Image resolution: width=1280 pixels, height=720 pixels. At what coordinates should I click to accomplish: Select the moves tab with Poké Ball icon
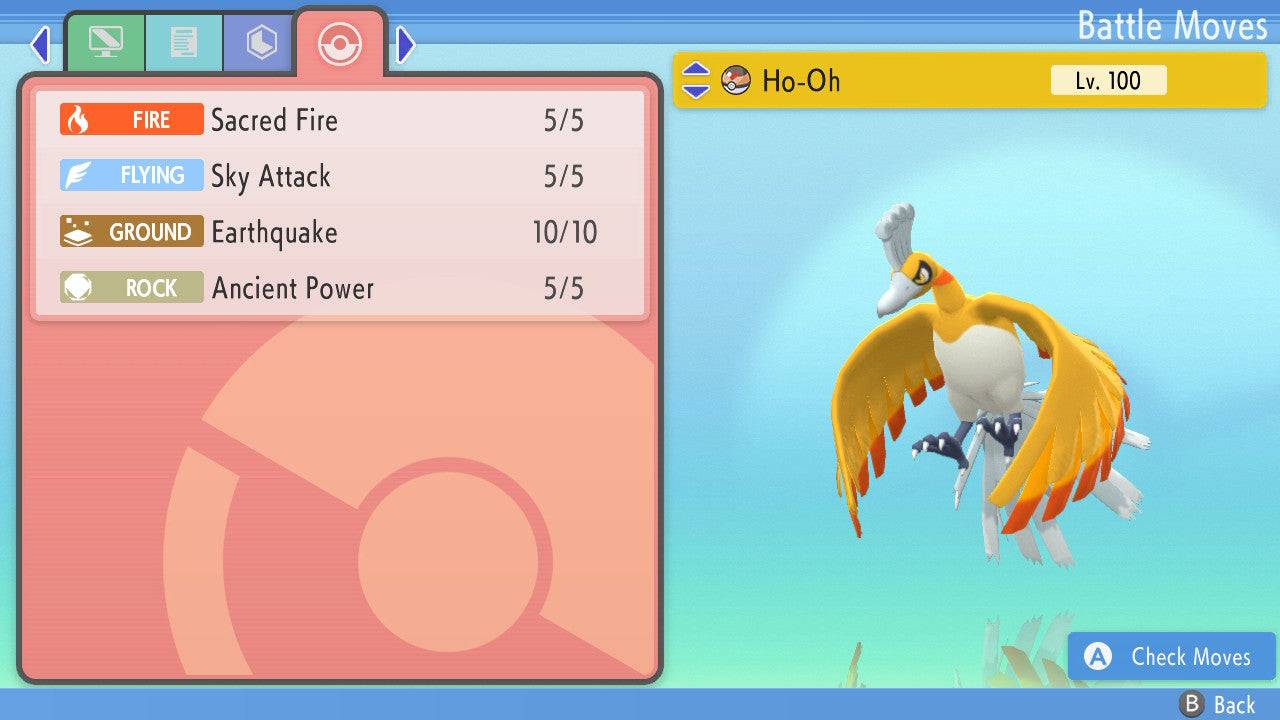[x=340, y=42]
